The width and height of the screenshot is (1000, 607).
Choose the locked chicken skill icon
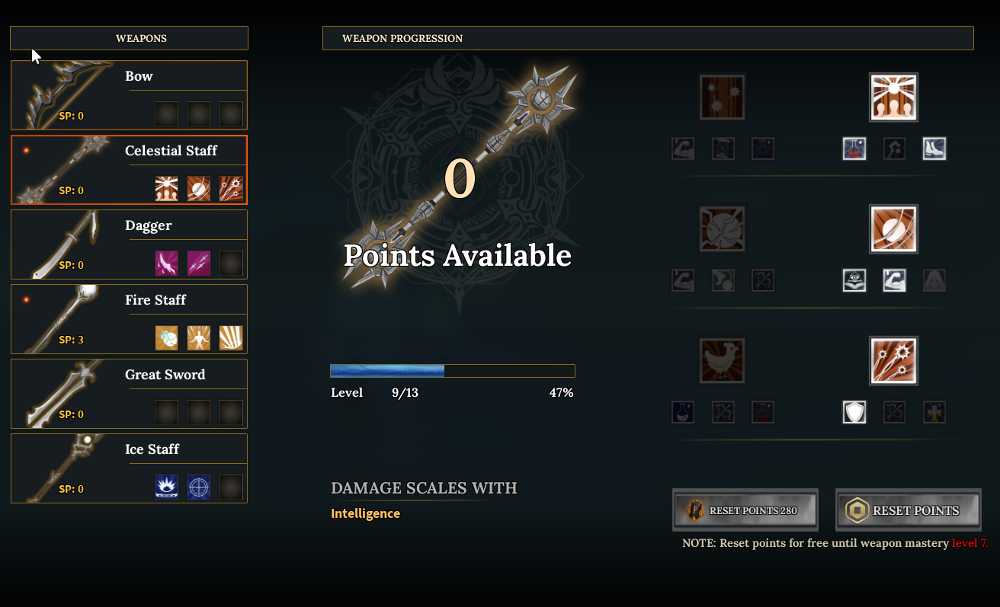tap(722, 361)
